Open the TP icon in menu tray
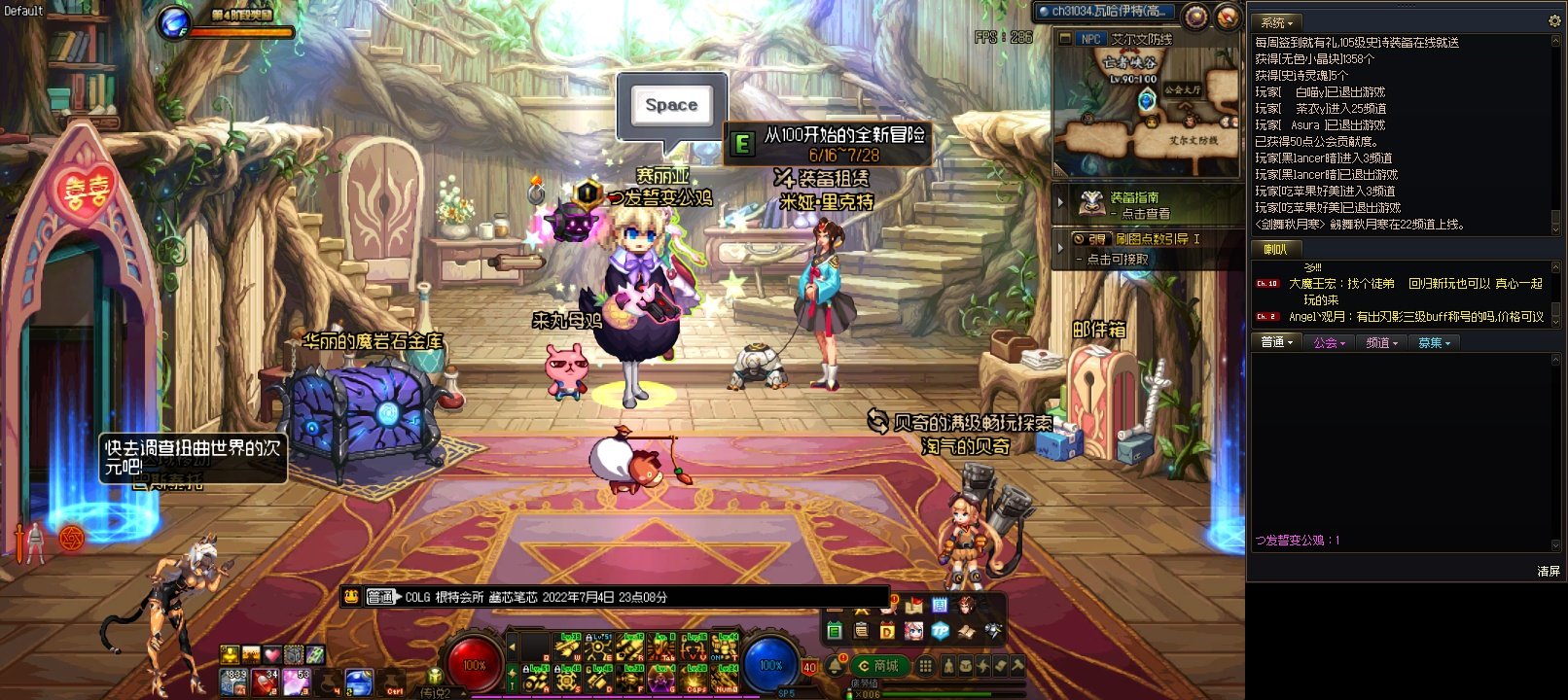 [x=940, y=631]
